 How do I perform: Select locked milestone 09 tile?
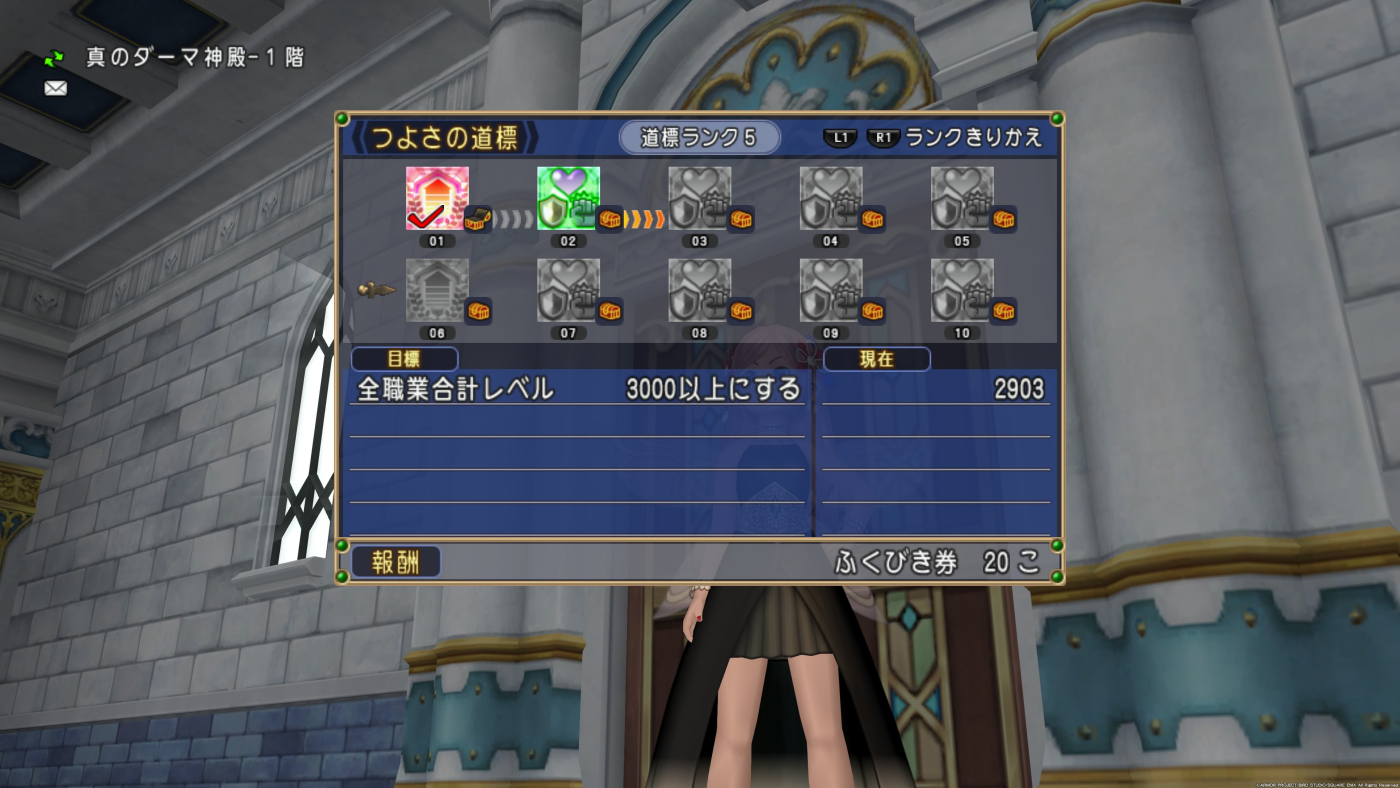(831, 290)
